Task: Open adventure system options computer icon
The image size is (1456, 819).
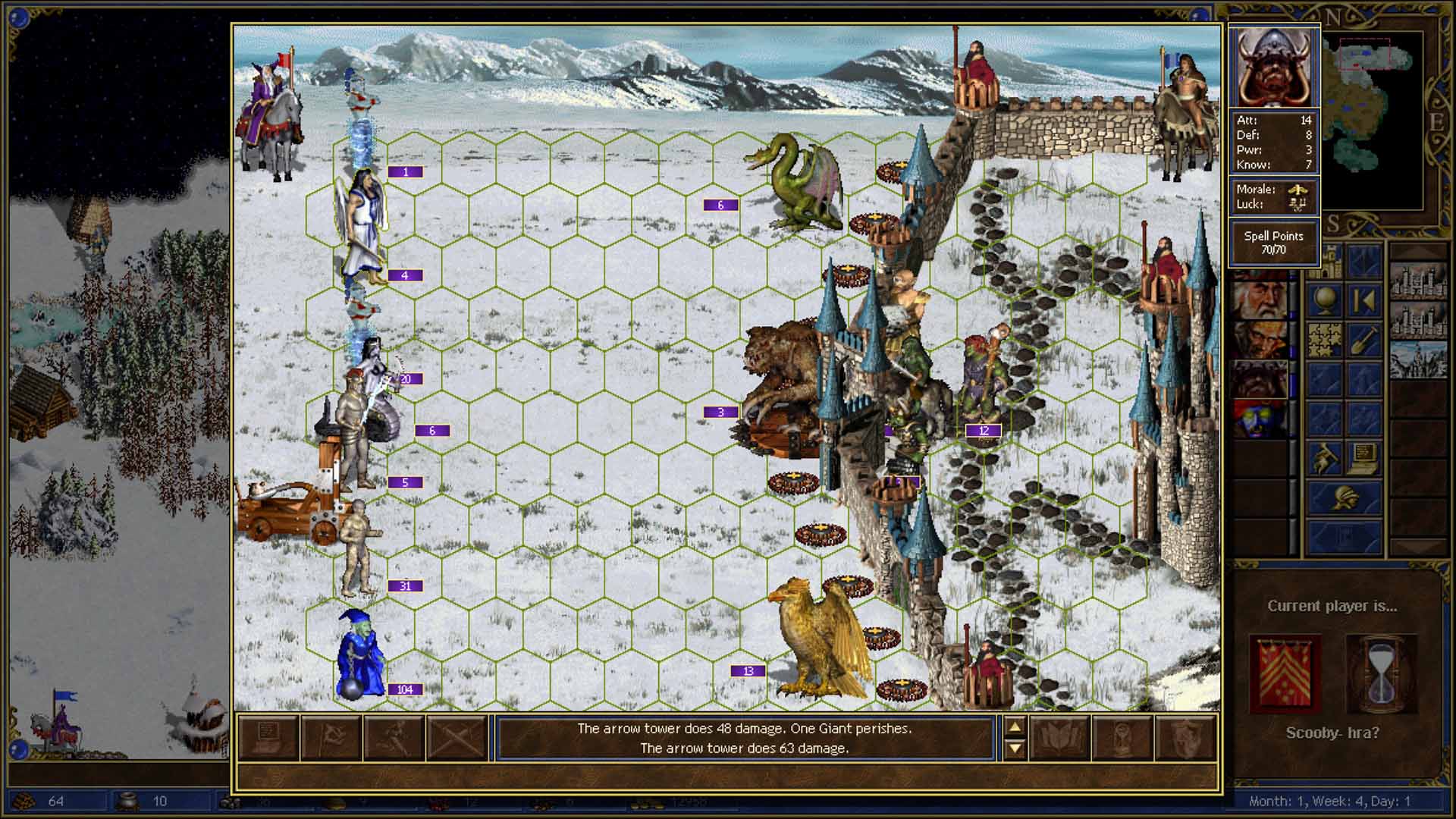Action: [1363, 457]
